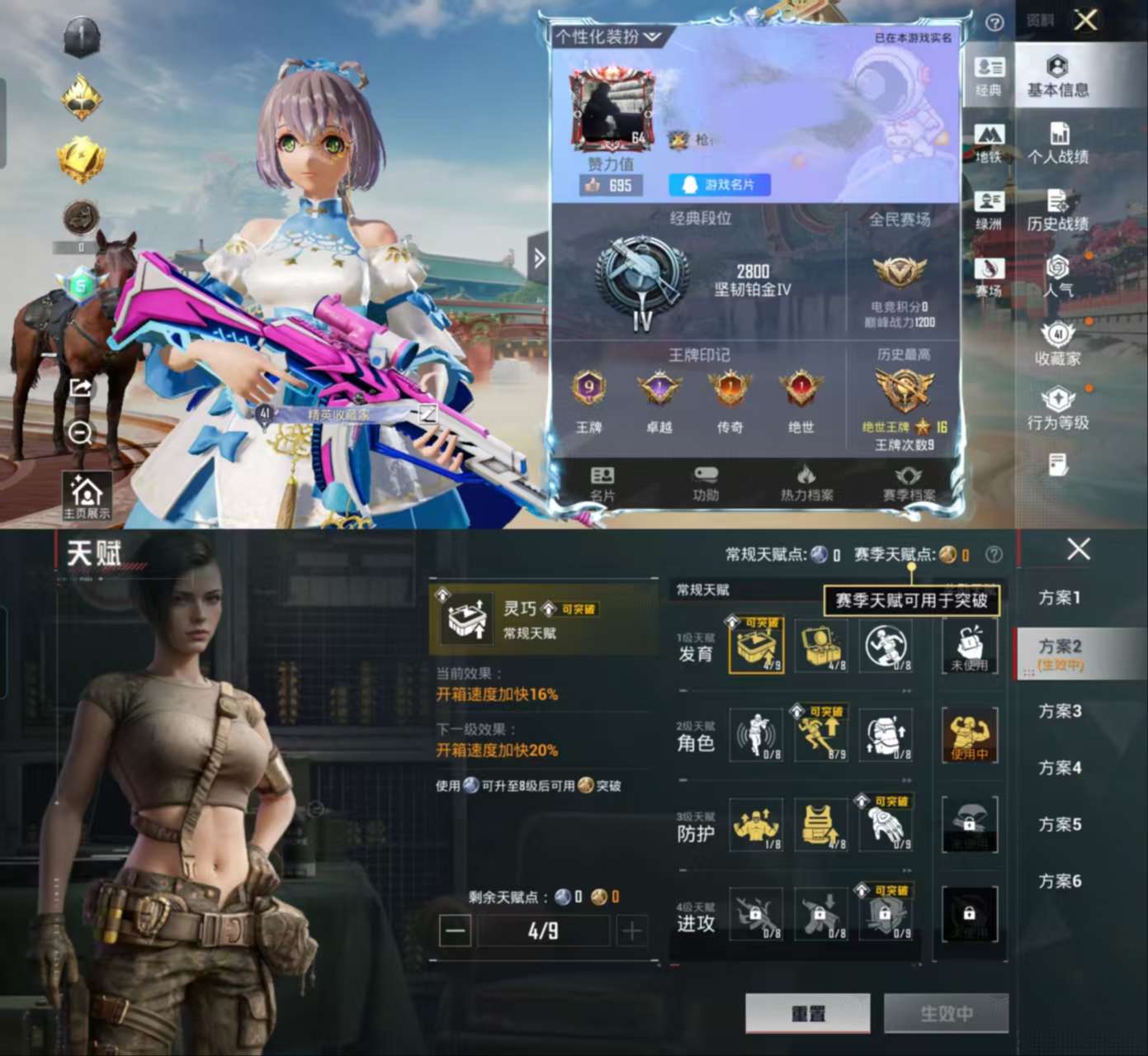Image resolution: width=1148 pixels, height=1056 pixels.
Task: View 历史战绩 match history
Action: tap(1057, 211)
